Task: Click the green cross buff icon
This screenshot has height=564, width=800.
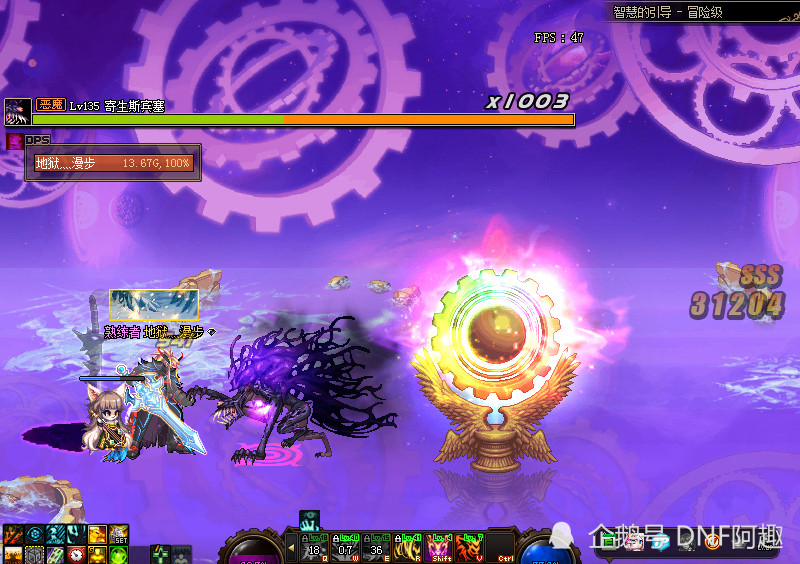Action: [161, 554]
